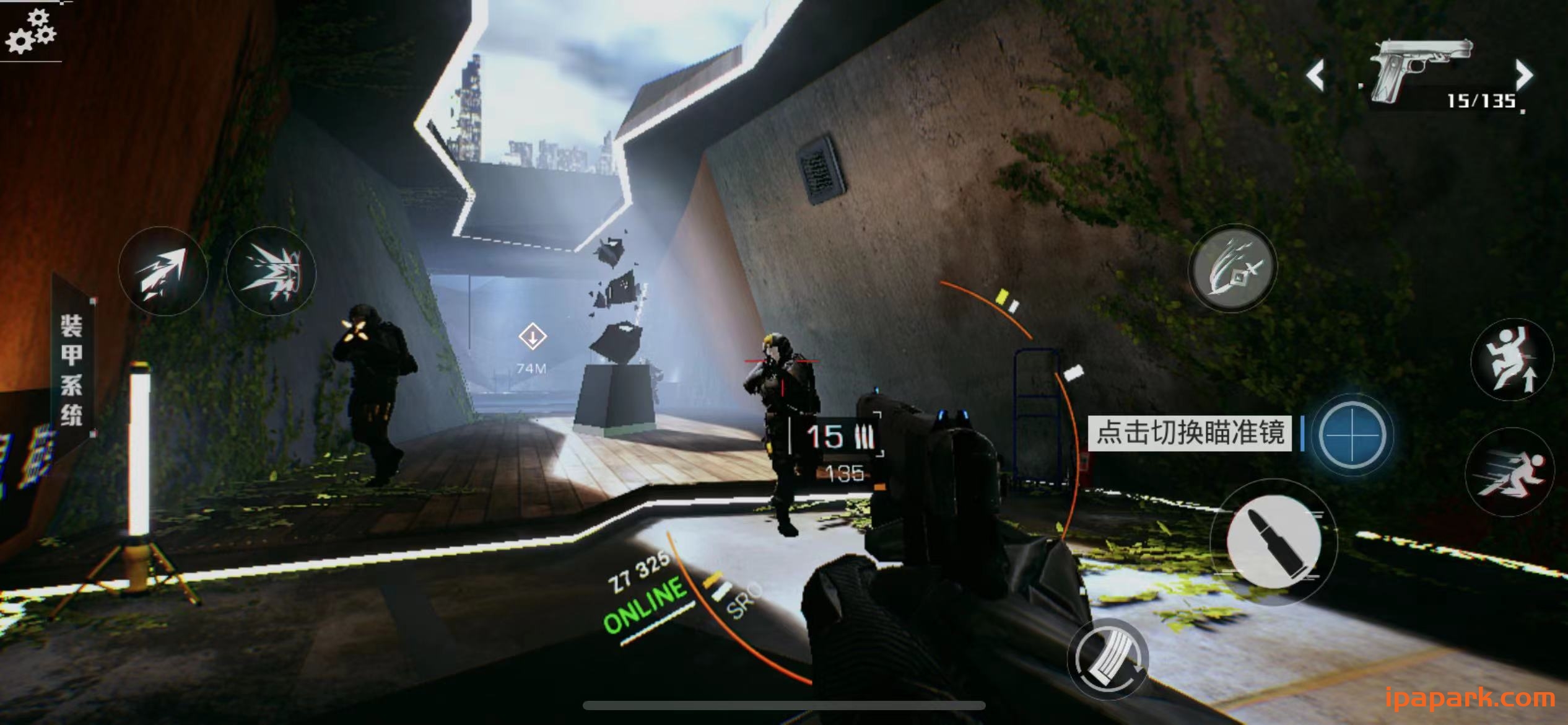
Task: Tap the jump button
Action: (x=1512, y=359)
